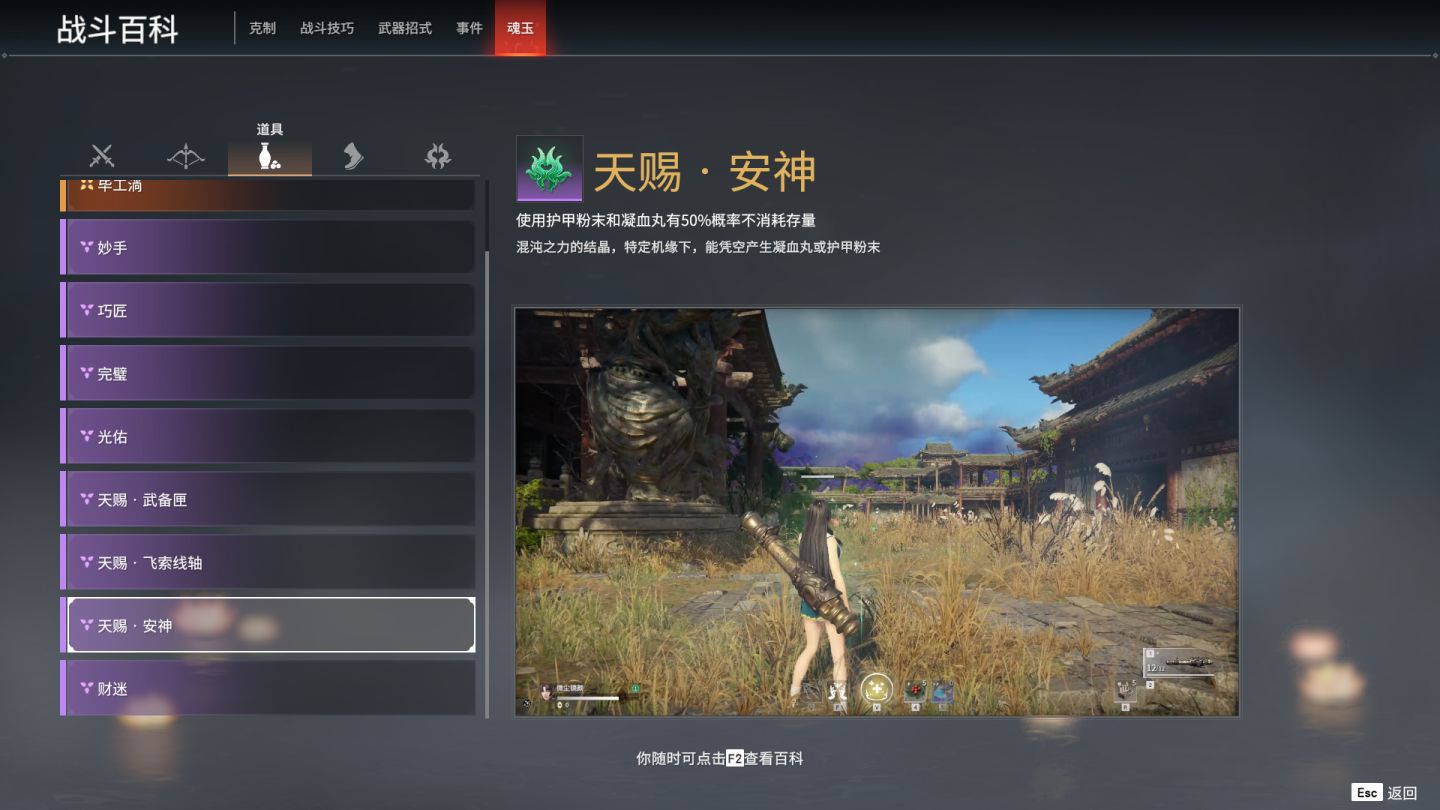Select the crossed swords weapon category icon

[100, 156]
